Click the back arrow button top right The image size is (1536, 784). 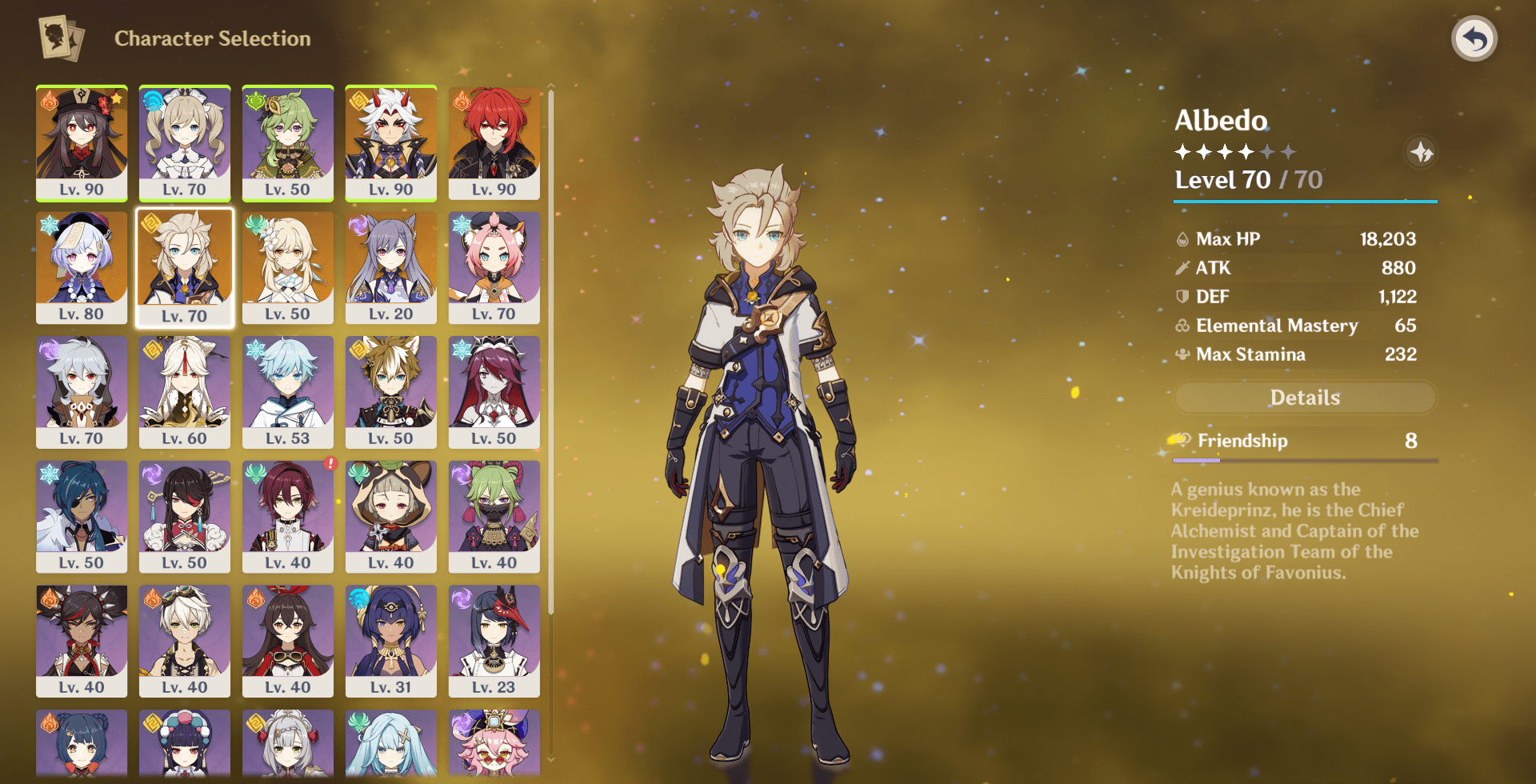[x=1476, y=38]
